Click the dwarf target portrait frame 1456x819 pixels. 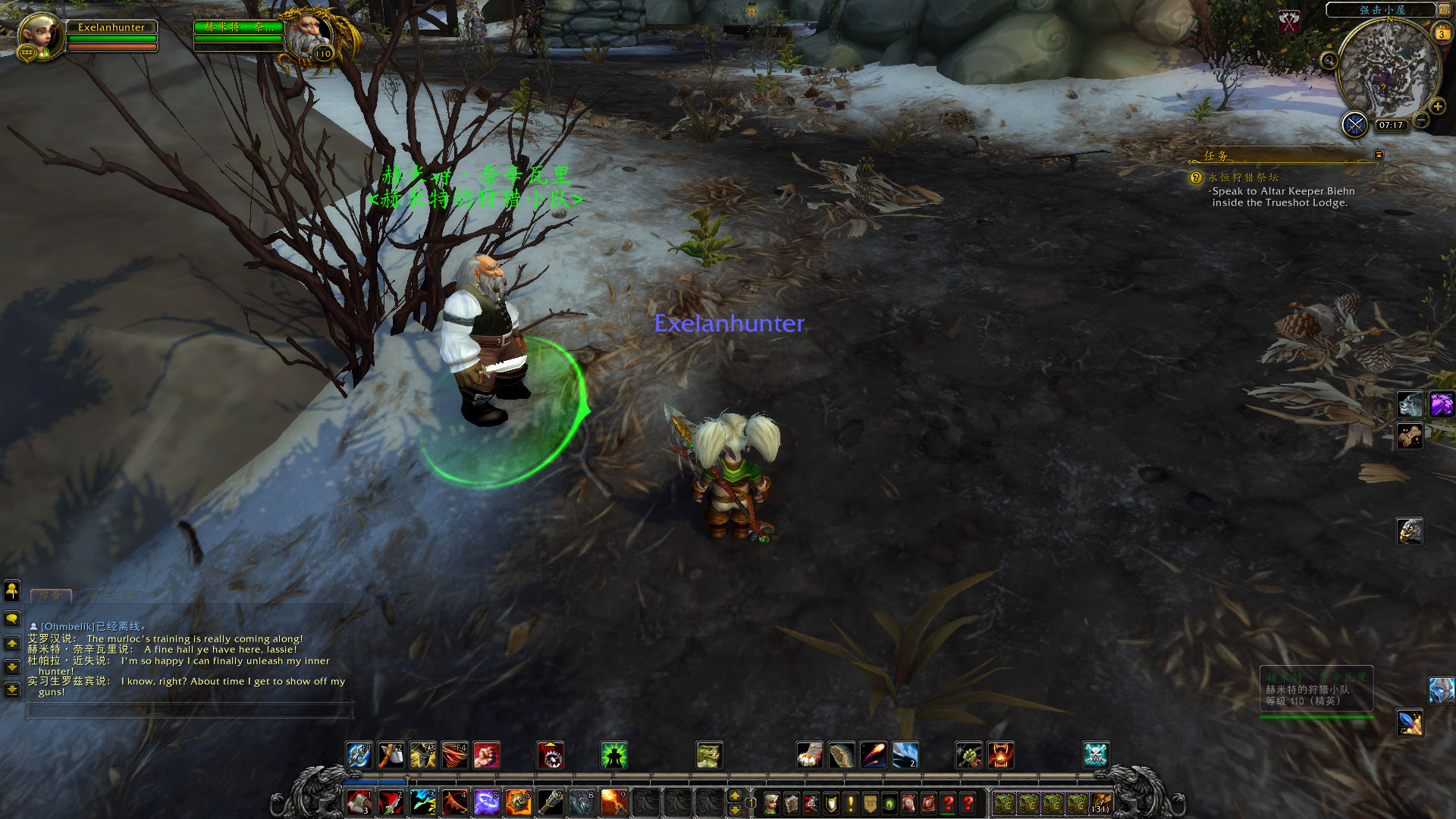311,35
